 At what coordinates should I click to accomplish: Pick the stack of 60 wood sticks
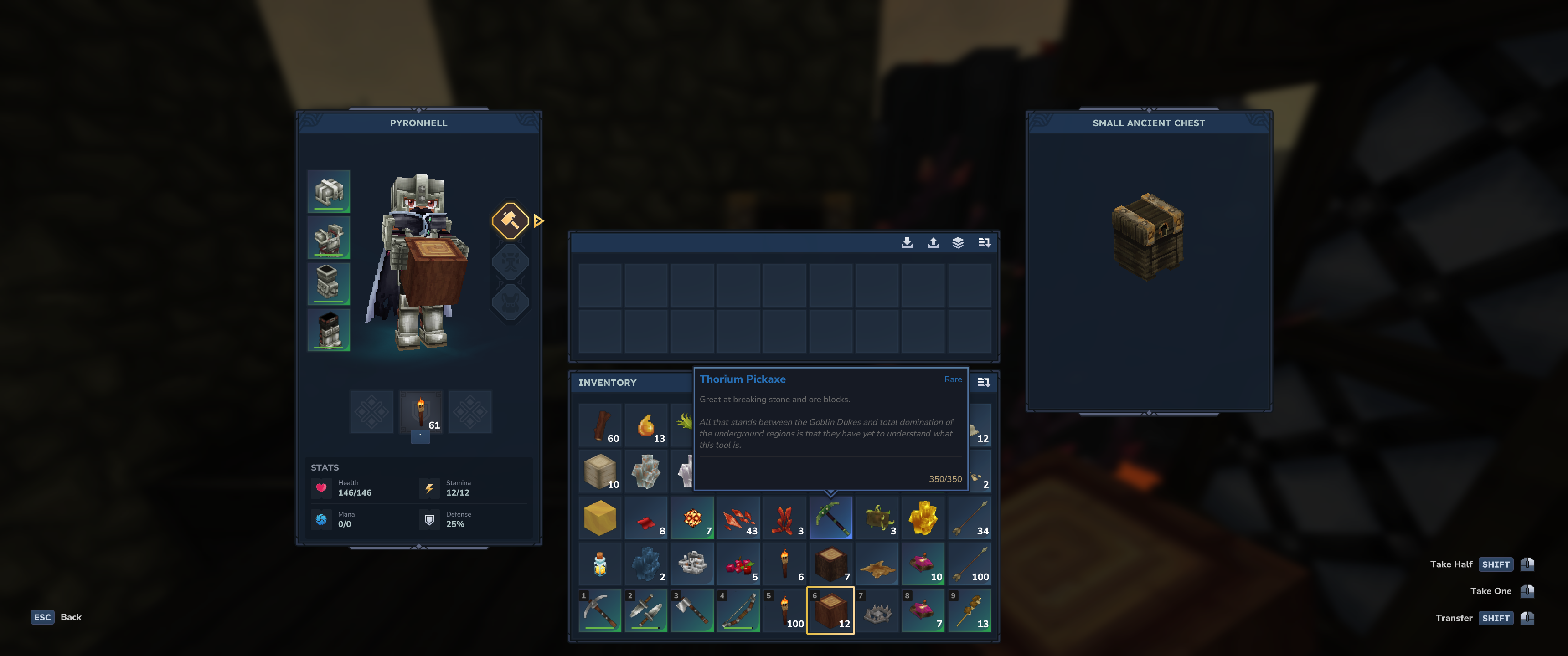599,425
